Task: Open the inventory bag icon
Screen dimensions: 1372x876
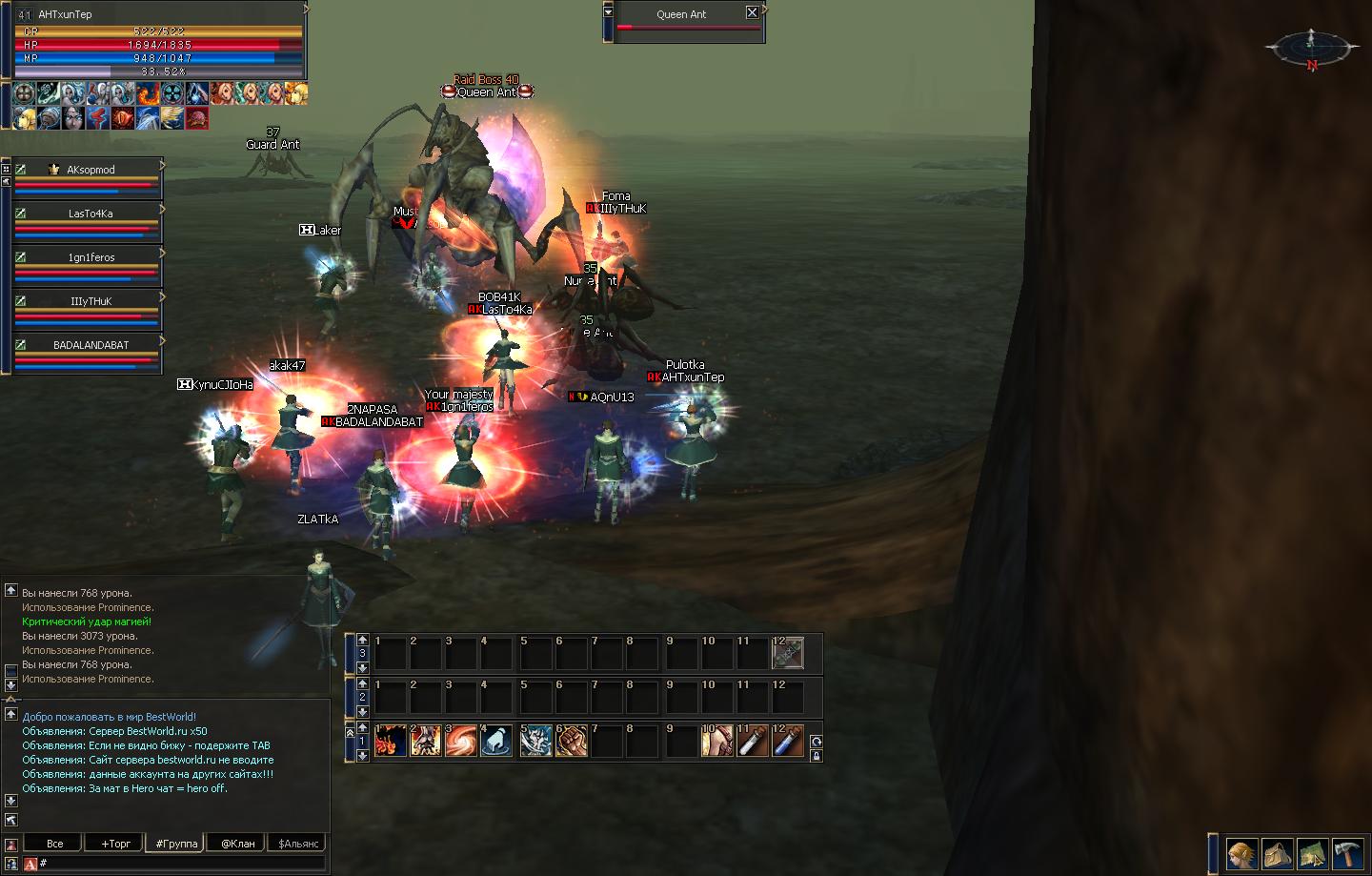Action: coord(1278,854)
